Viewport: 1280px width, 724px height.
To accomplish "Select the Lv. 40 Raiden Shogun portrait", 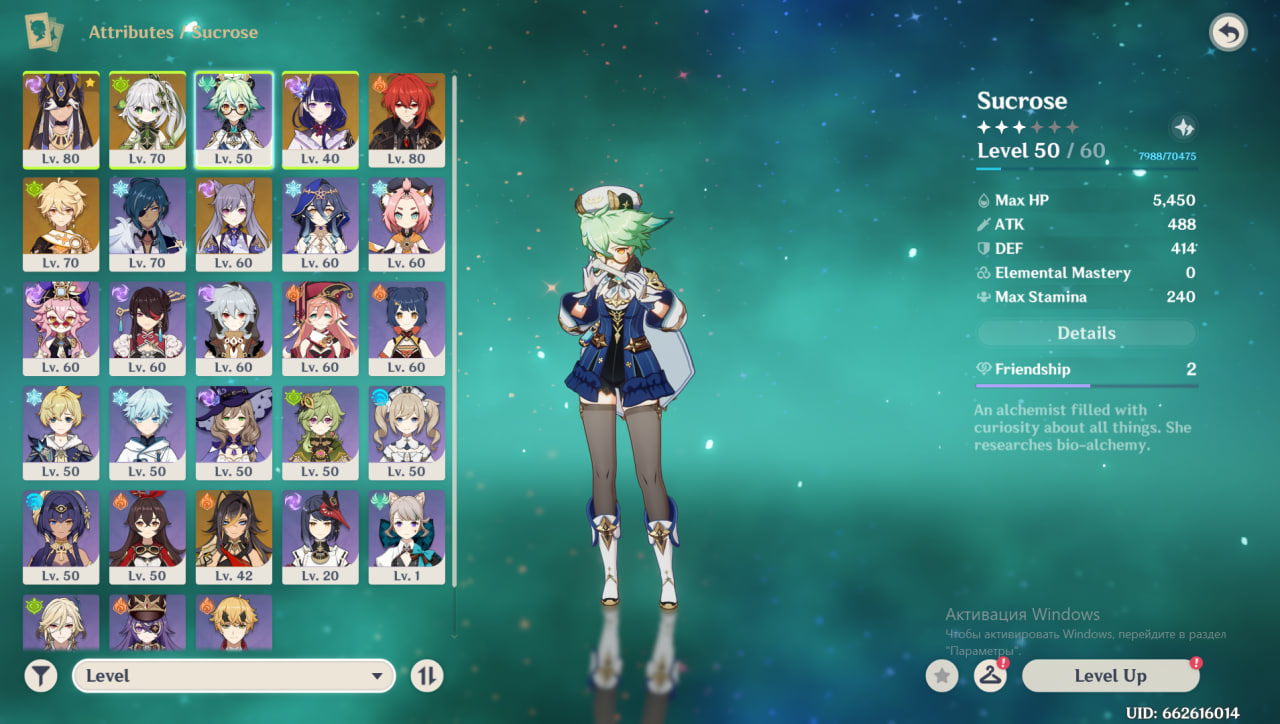I will (x=320, y=119).
